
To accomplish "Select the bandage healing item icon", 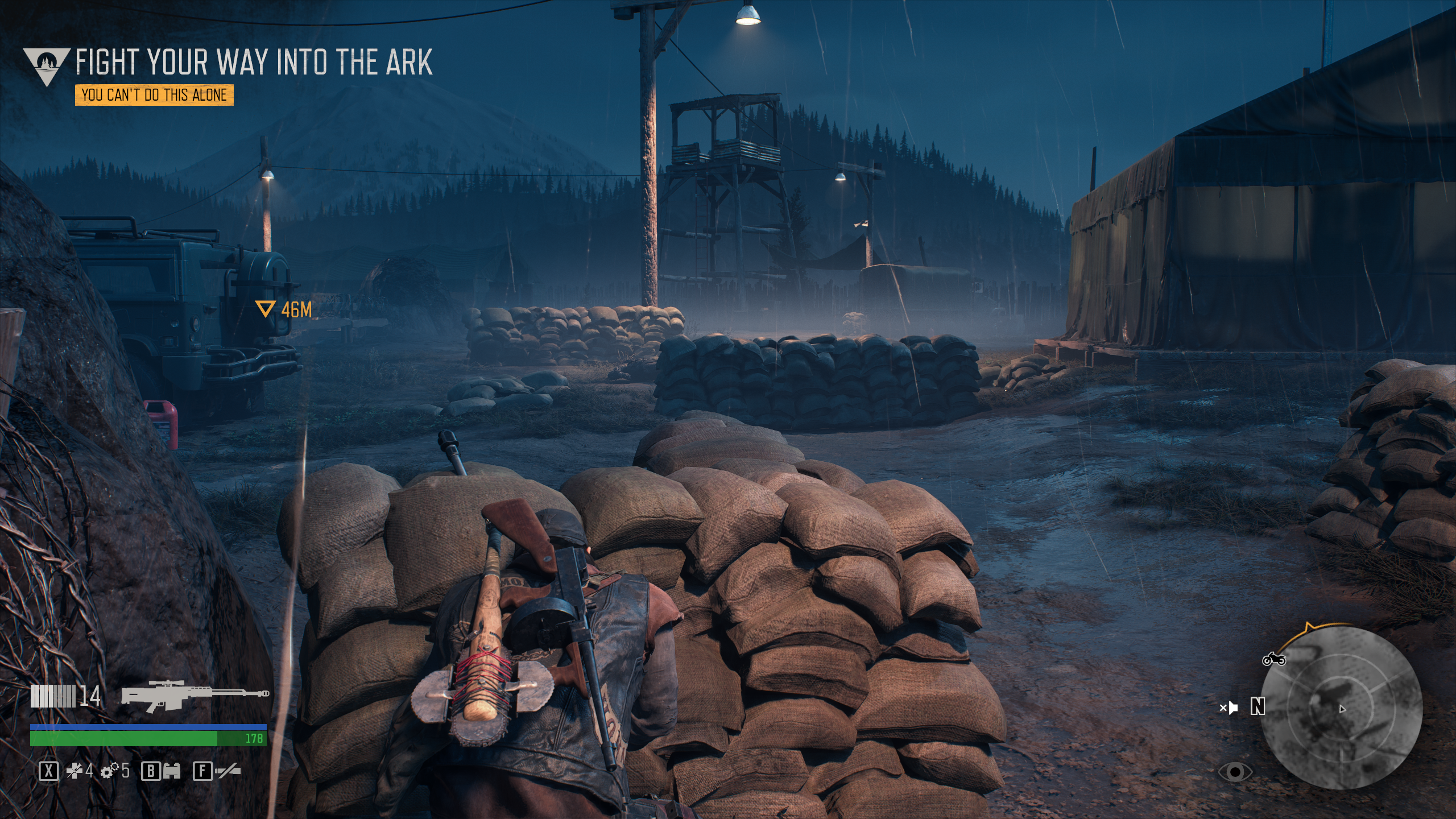I will pyautogui.click(x=75, y=771).
